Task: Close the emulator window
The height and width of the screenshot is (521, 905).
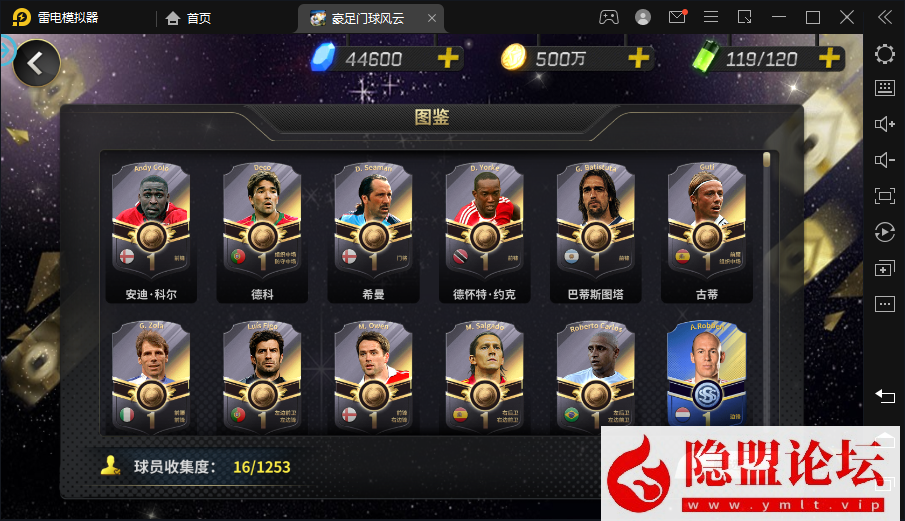Action: pos(848,17)
